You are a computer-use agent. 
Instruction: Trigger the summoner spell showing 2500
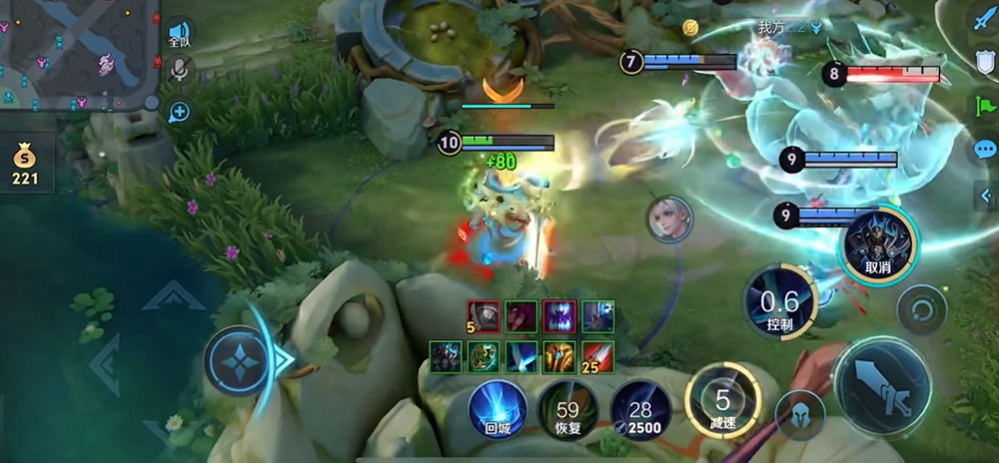[640, 408]
